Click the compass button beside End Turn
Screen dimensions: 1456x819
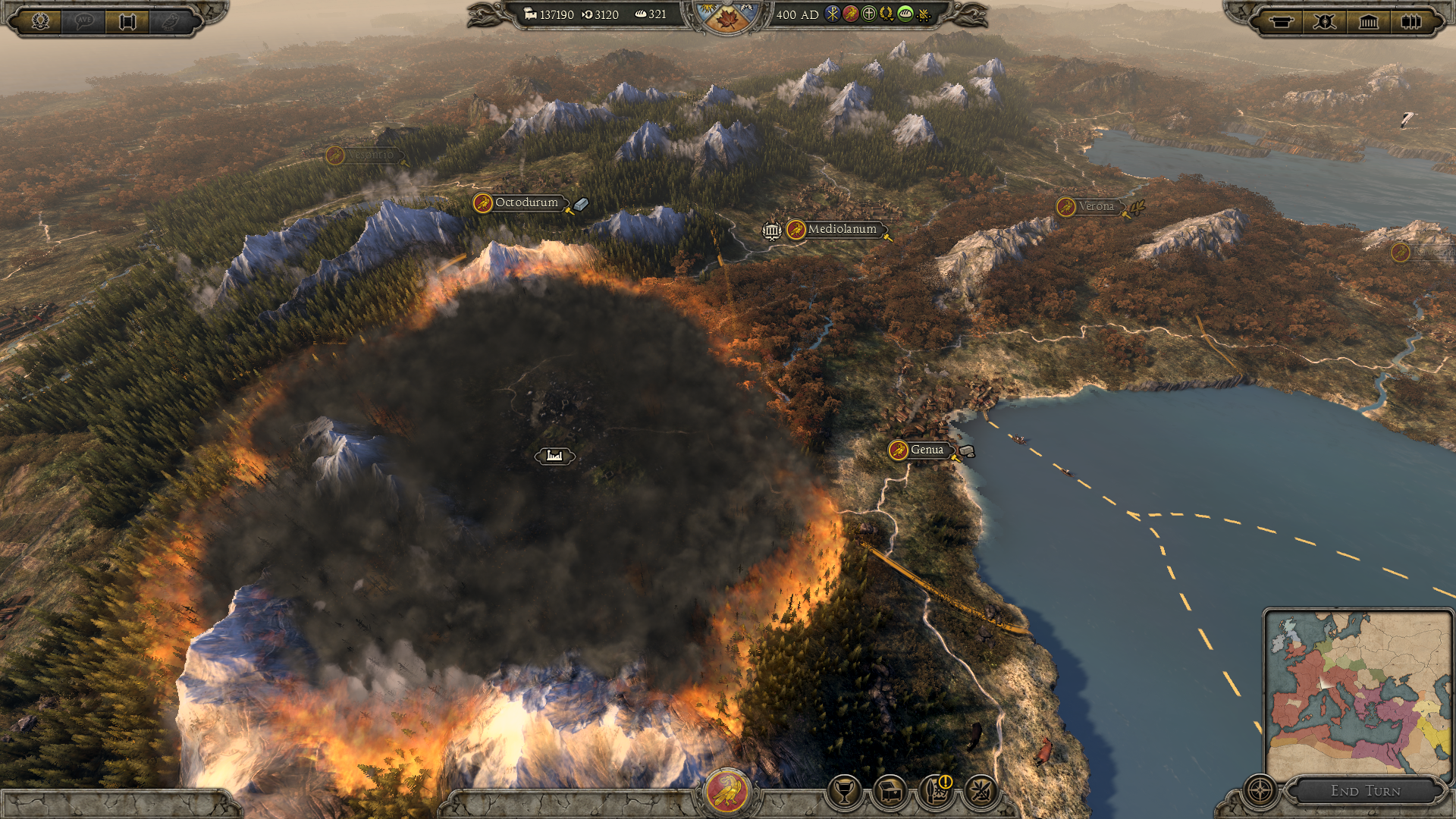coord(1260,790)
